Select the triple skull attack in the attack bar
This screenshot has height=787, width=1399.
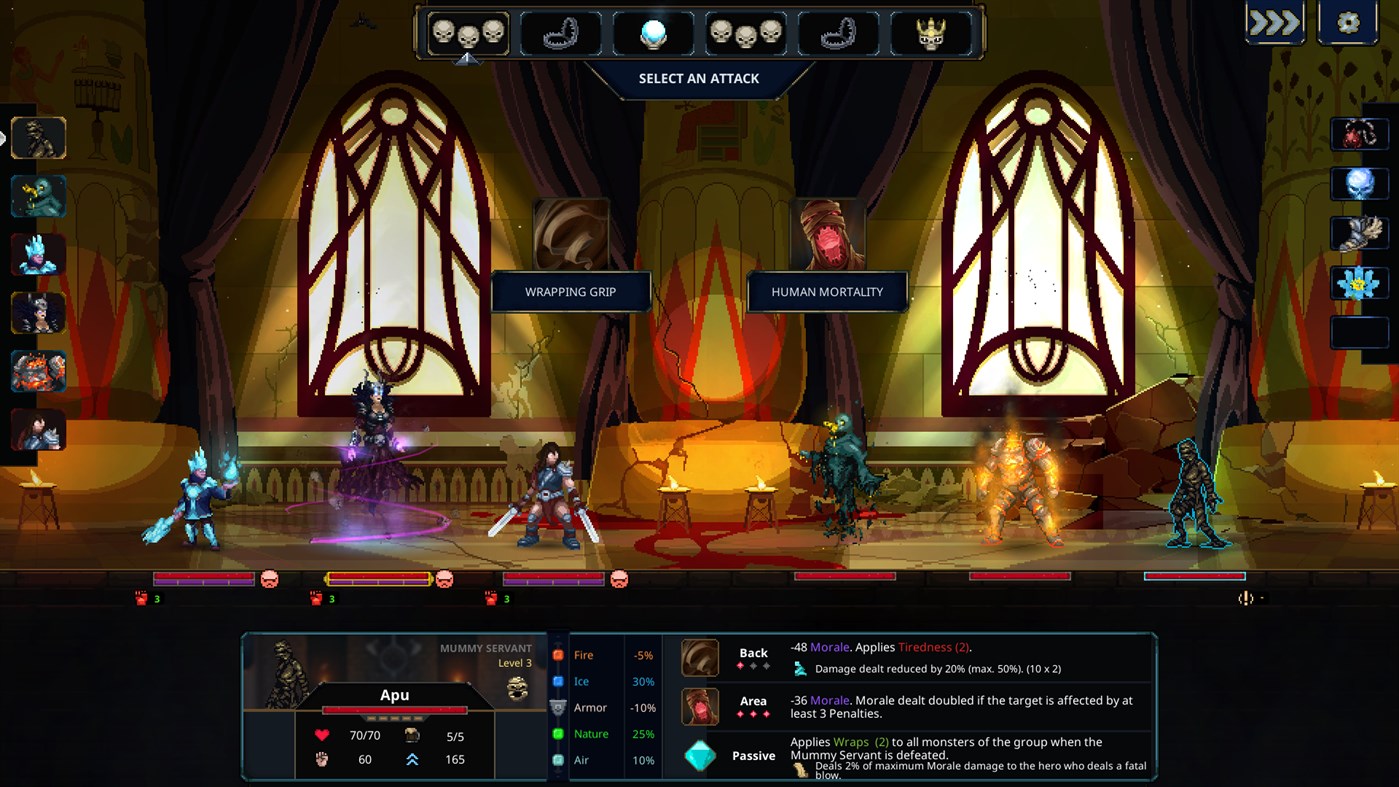coord(468,31)
